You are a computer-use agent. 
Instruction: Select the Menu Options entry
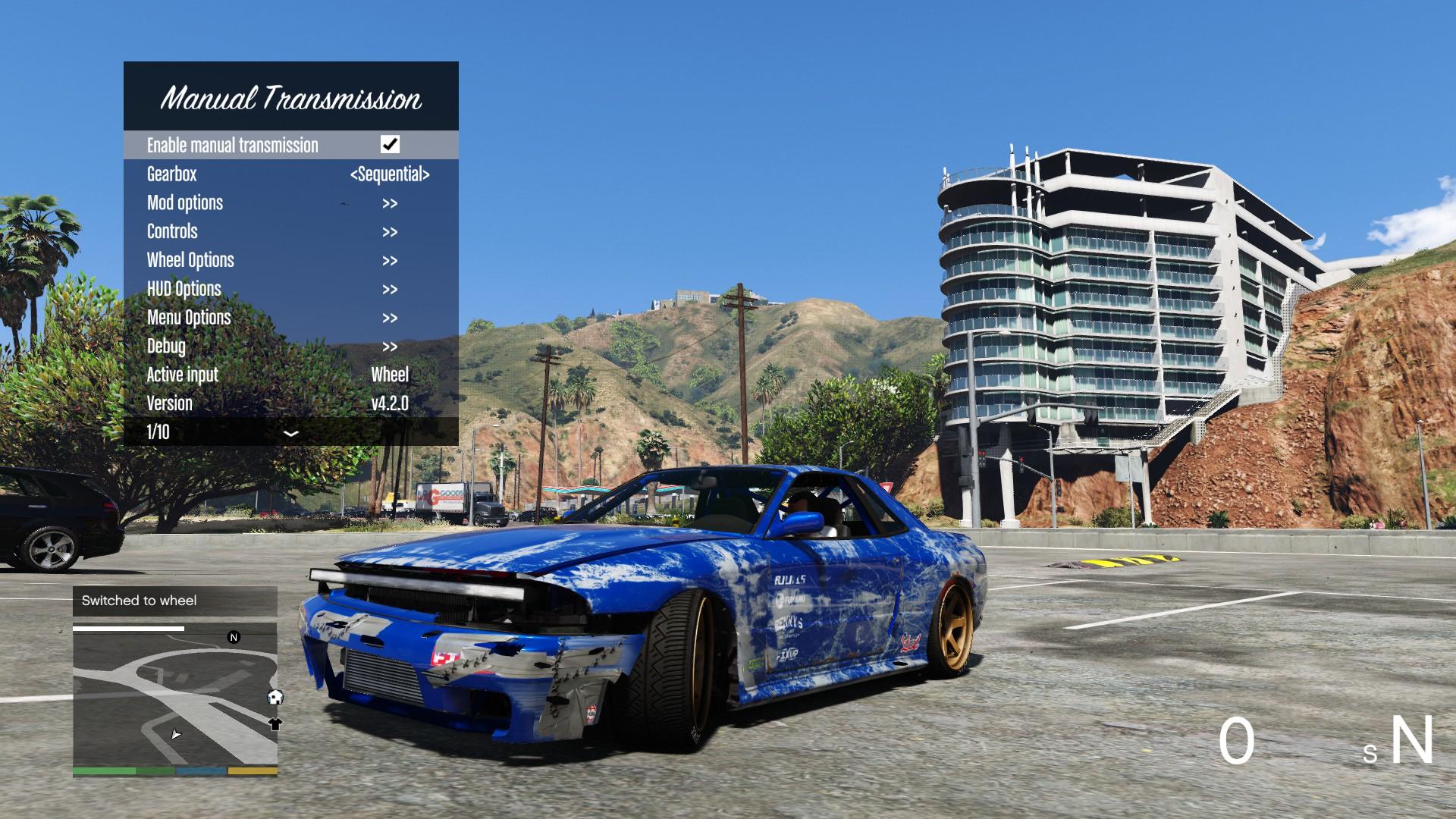(x=290, y=318)
